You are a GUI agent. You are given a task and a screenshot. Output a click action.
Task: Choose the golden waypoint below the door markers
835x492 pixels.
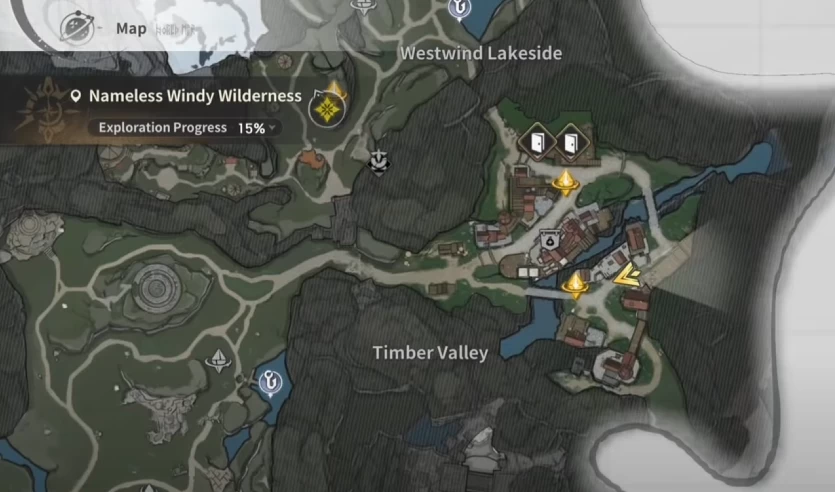[566, 182]
